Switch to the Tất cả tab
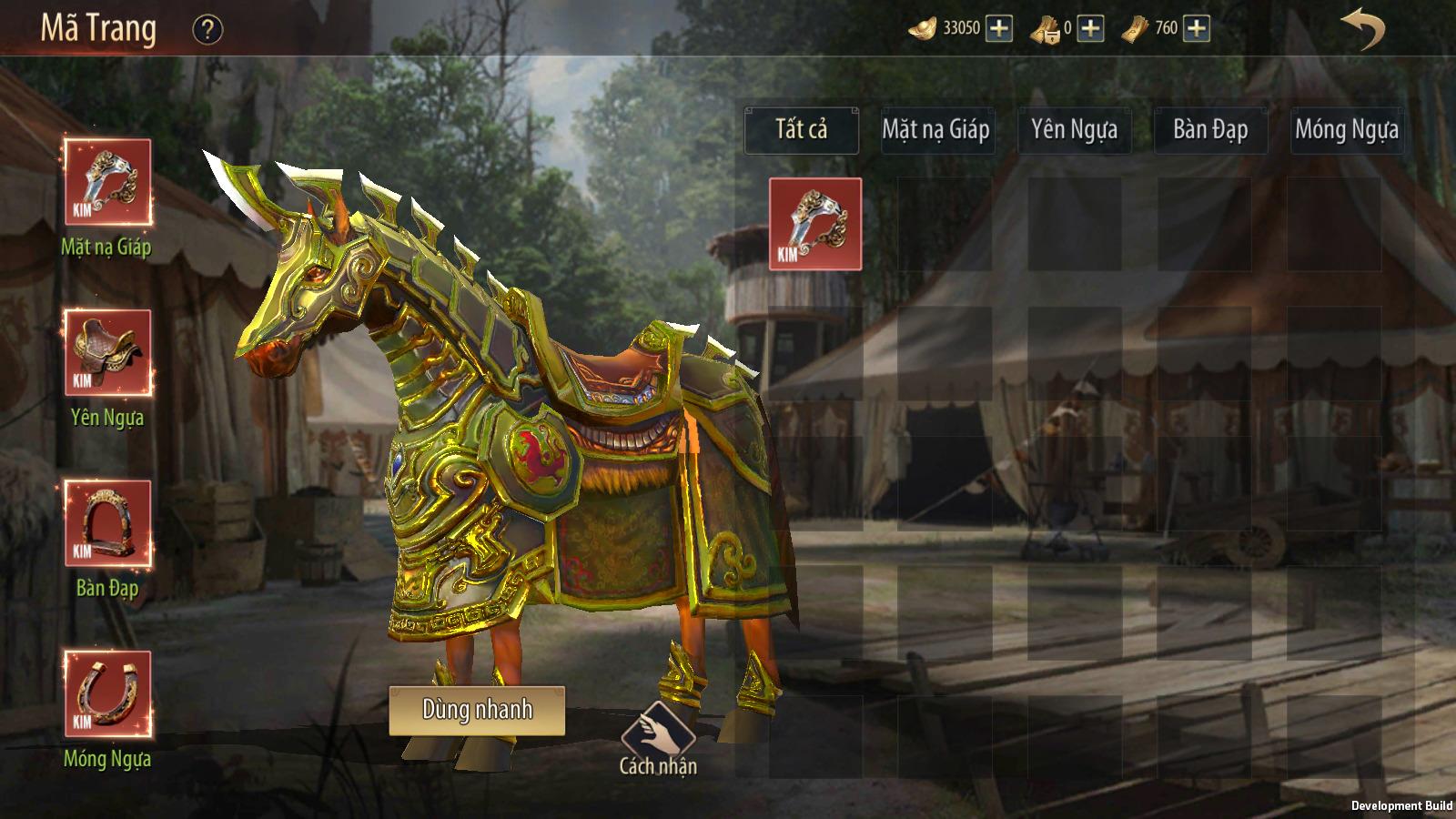 pos(802,130)
